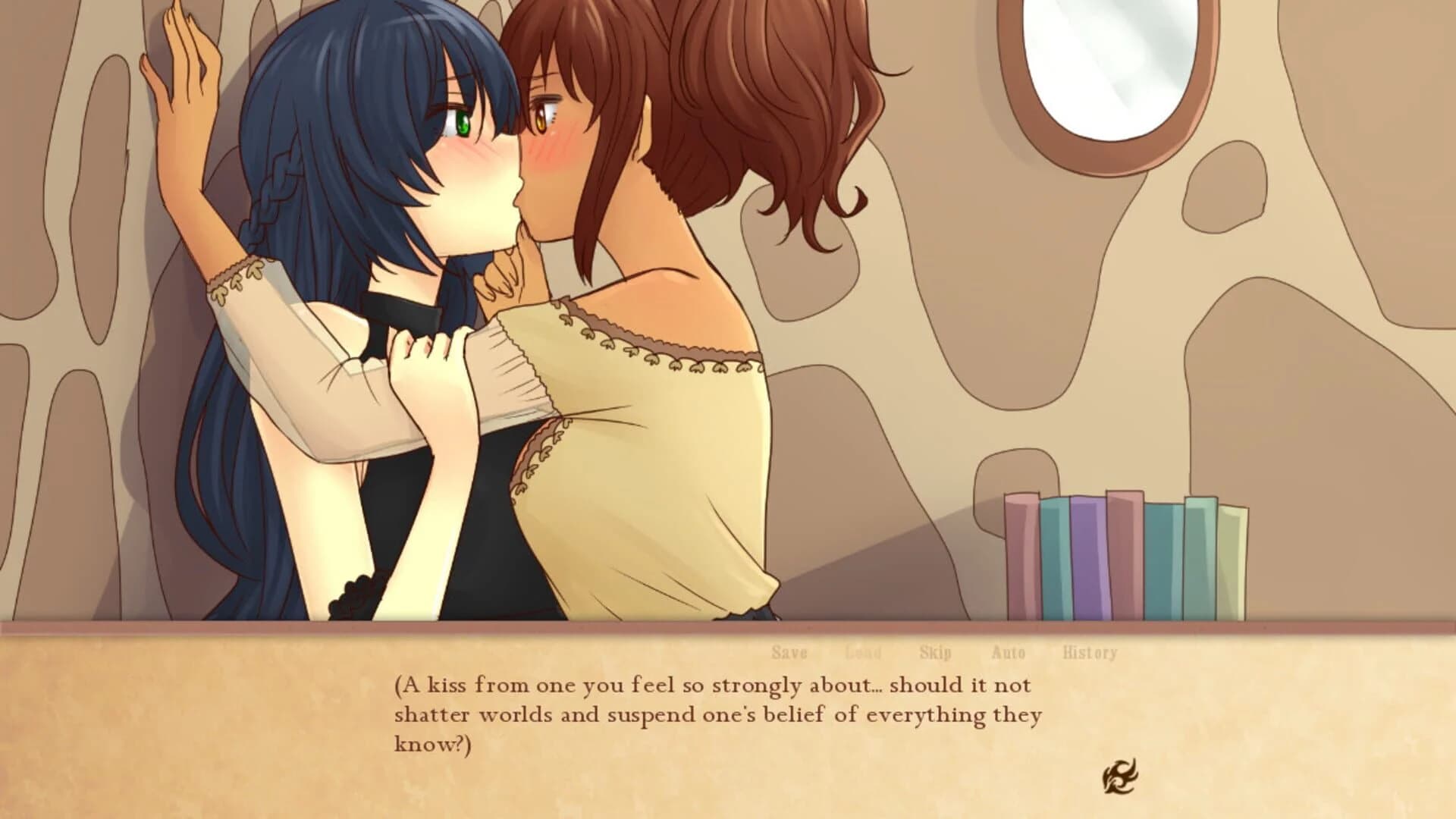1456x819 pixels.
Task: Toggle Auto in the quick menu
Action: pyautogui.click(x=1007, y=651)
